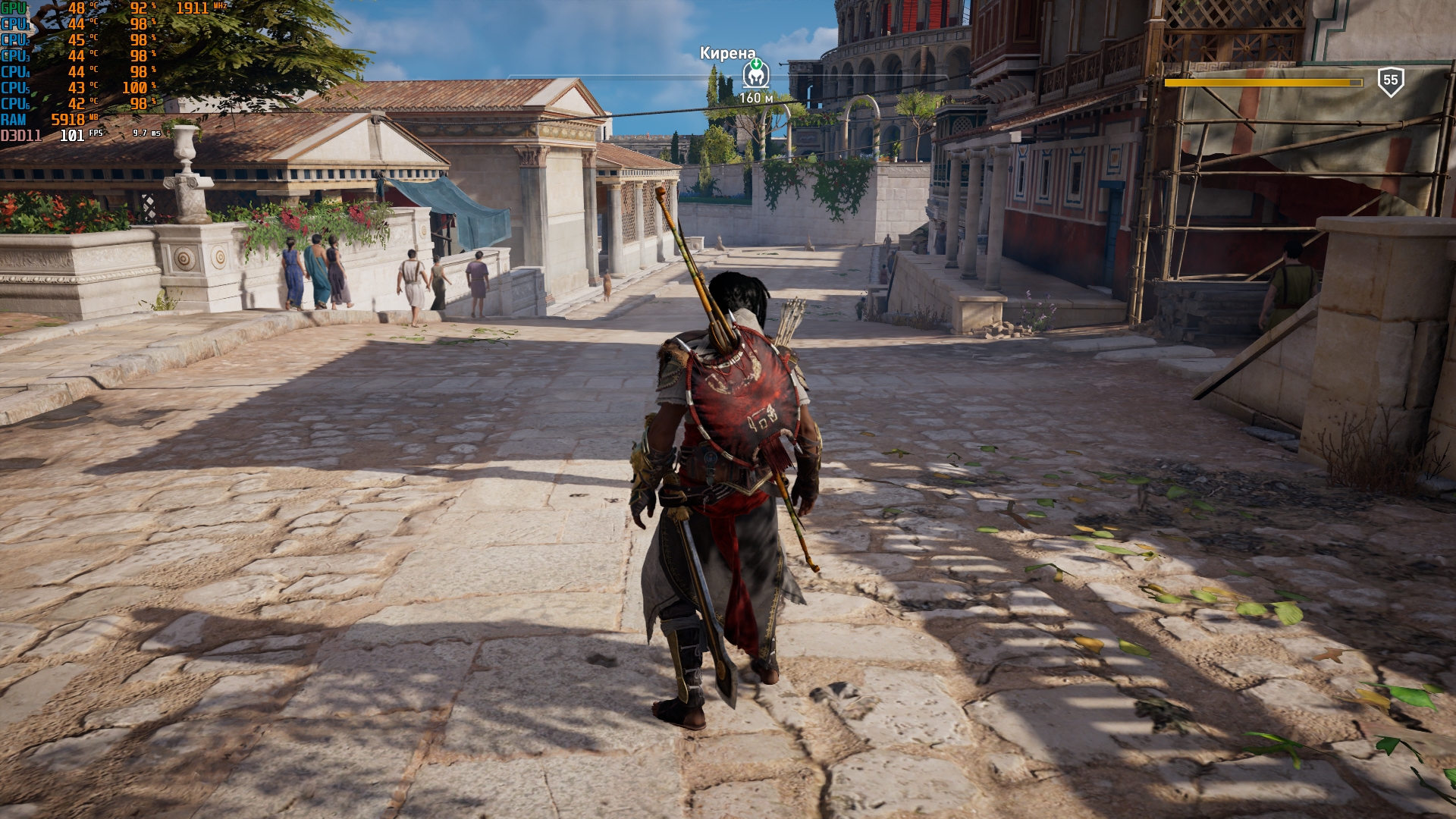Image resolution: width=1456 pixels, height=819 pixels.
Task: Select the Кирена quest objective marker
Action: click(755, 75)
